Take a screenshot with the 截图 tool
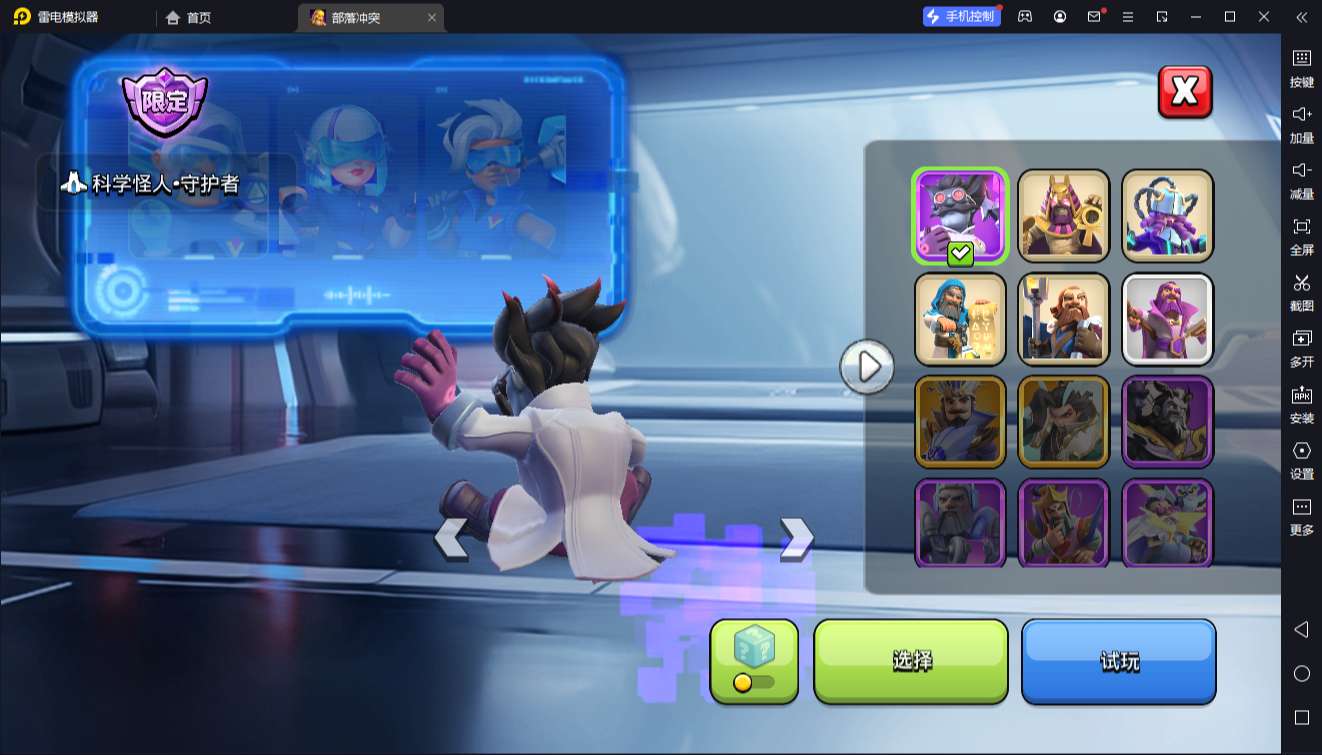Screen dimensions: 1322x755 click(1301, 291)
